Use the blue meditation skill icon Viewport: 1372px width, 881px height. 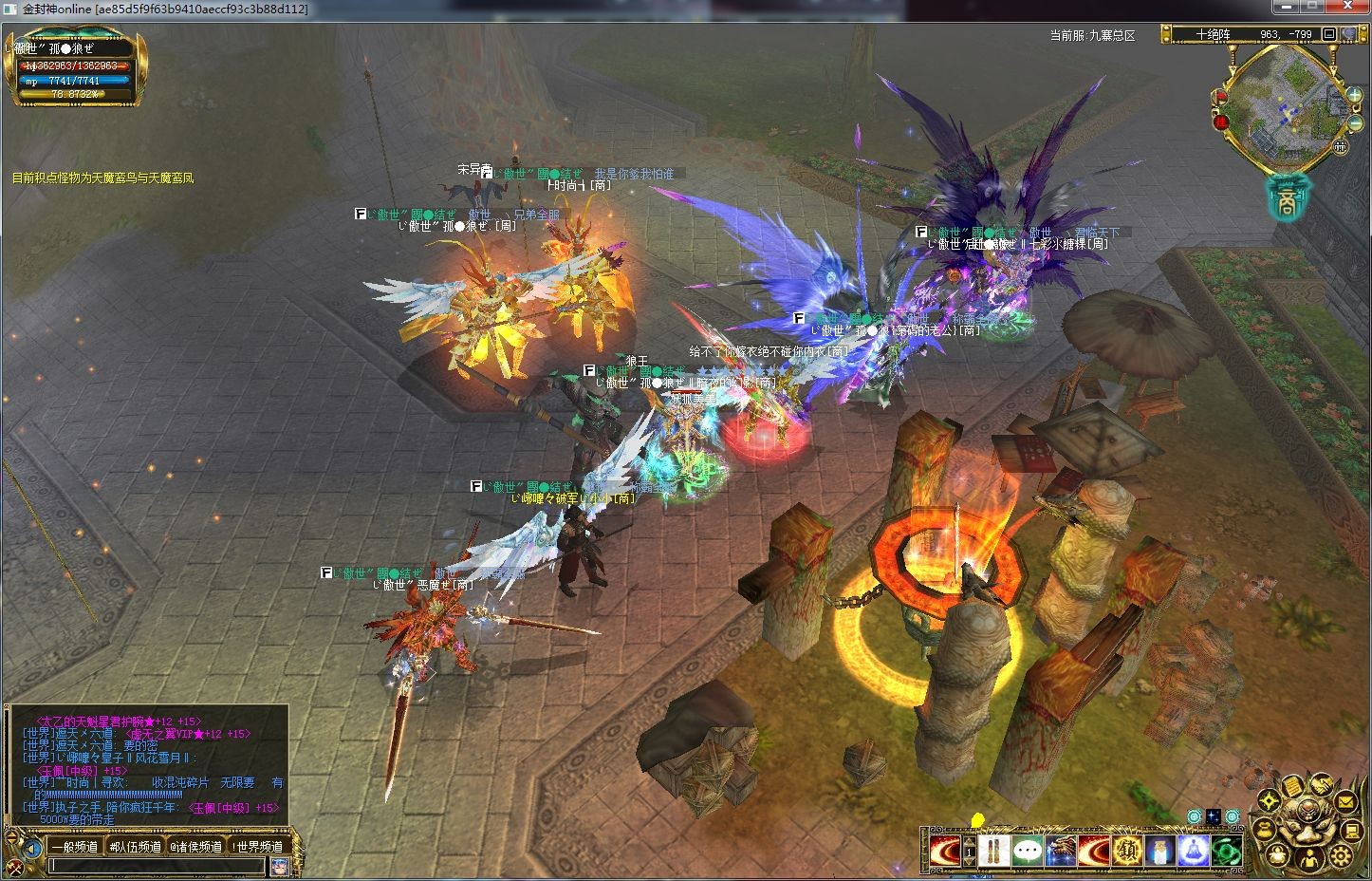pos(1194,850)
